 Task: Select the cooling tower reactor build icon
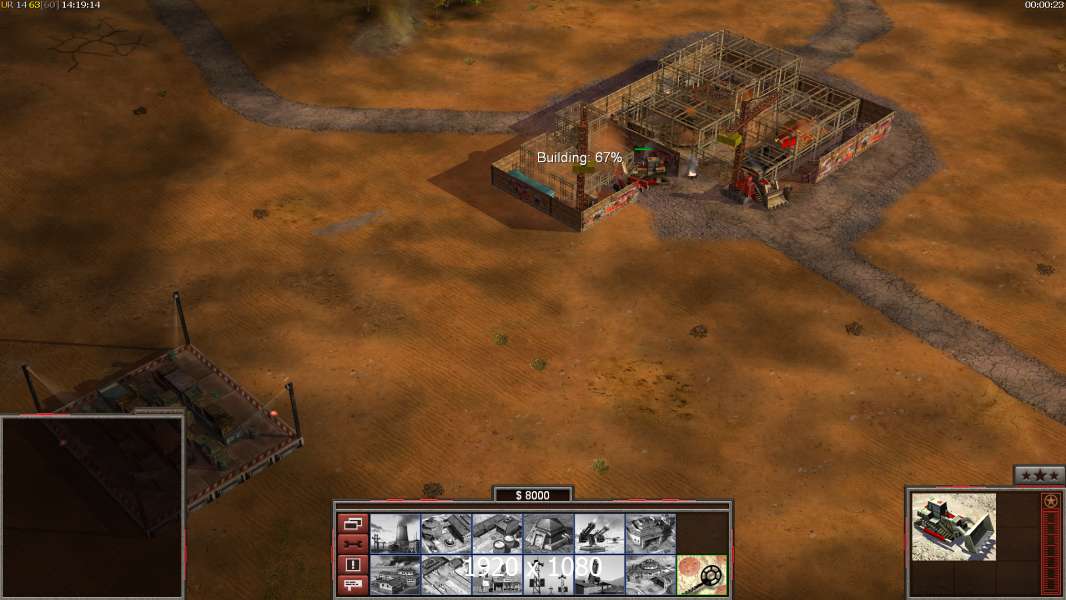pos(395,534)
